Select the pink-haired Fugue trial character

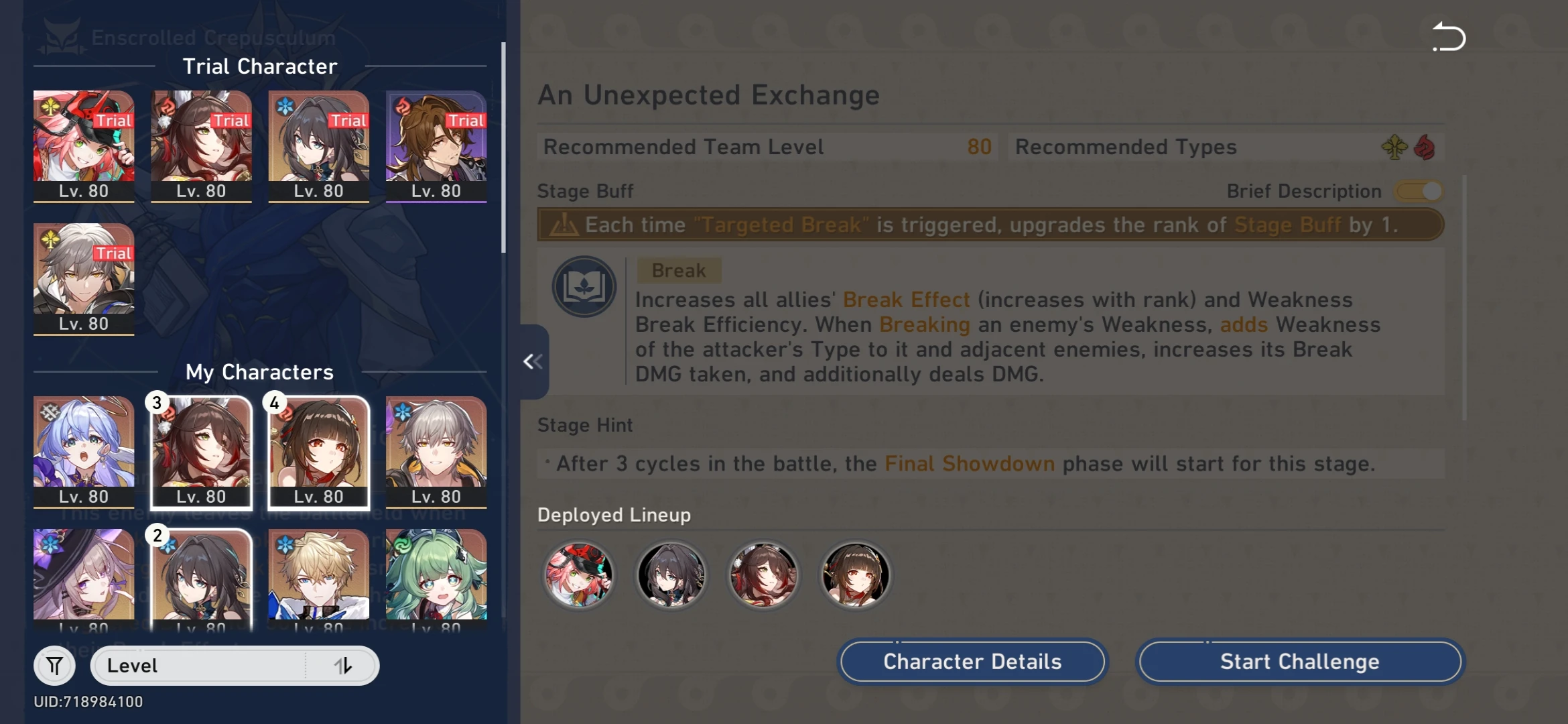pyautogui.click(x=83, y=145)
